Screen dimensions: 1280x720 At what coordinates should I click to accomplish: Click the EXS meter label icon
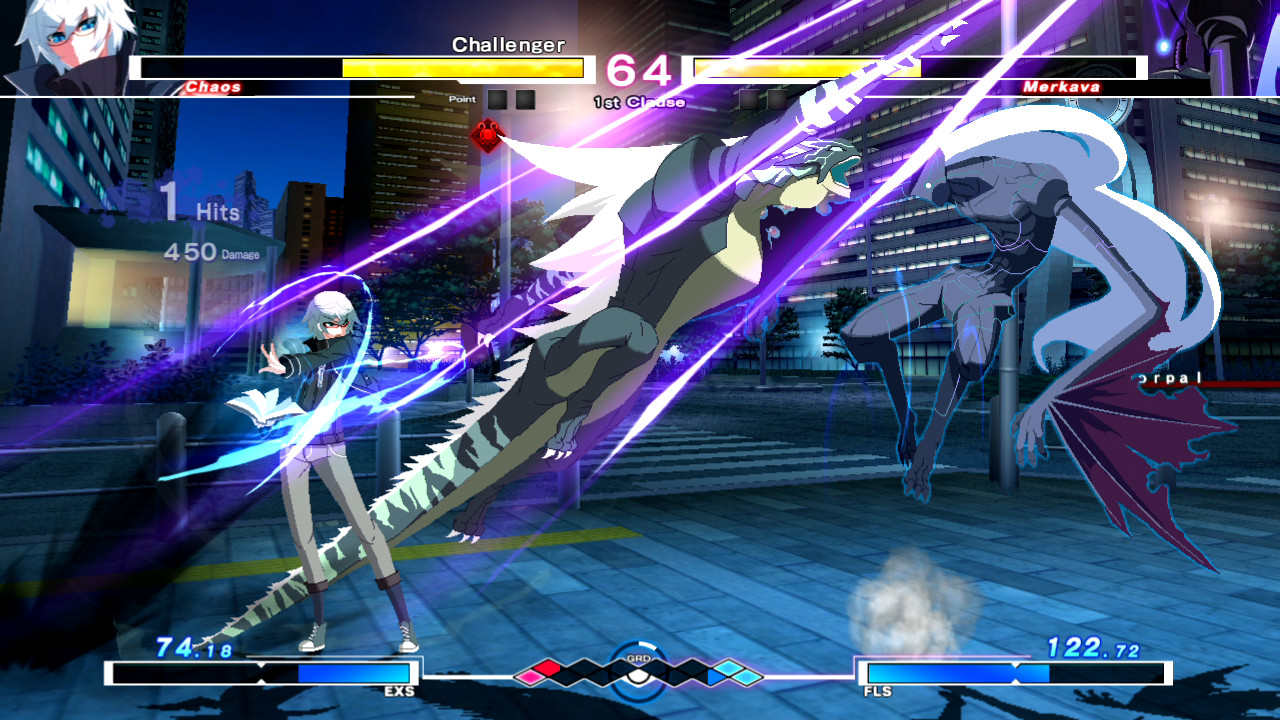click(x=400, y=691)
